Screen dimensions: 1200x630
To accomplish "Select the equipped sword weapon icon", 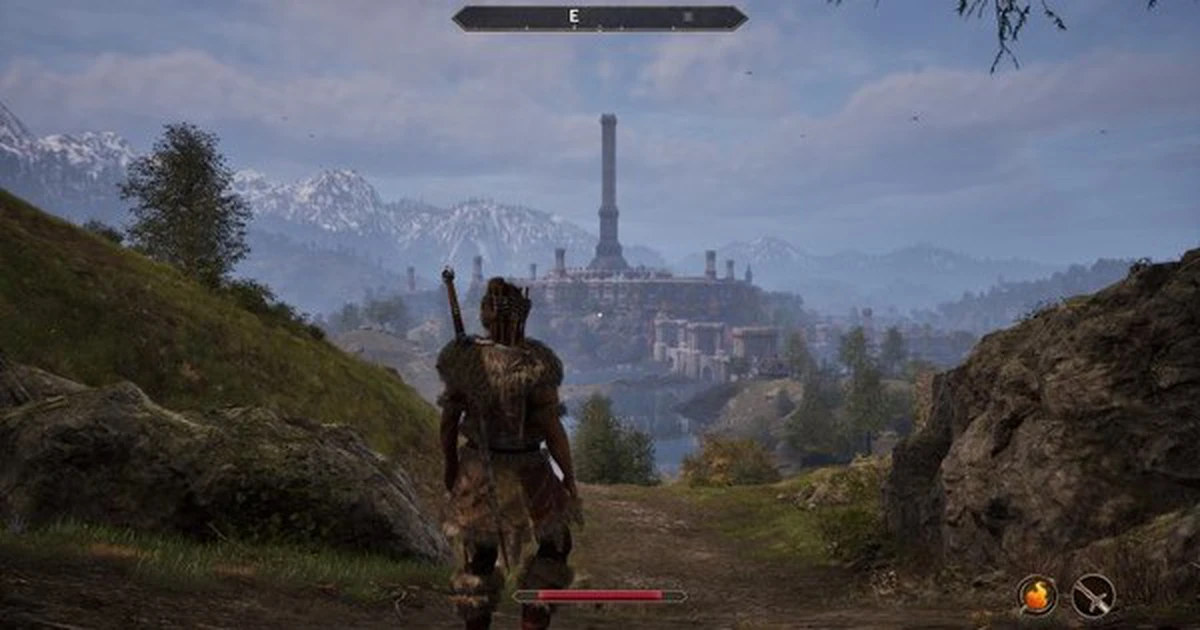I will [x=1093, y=596].
